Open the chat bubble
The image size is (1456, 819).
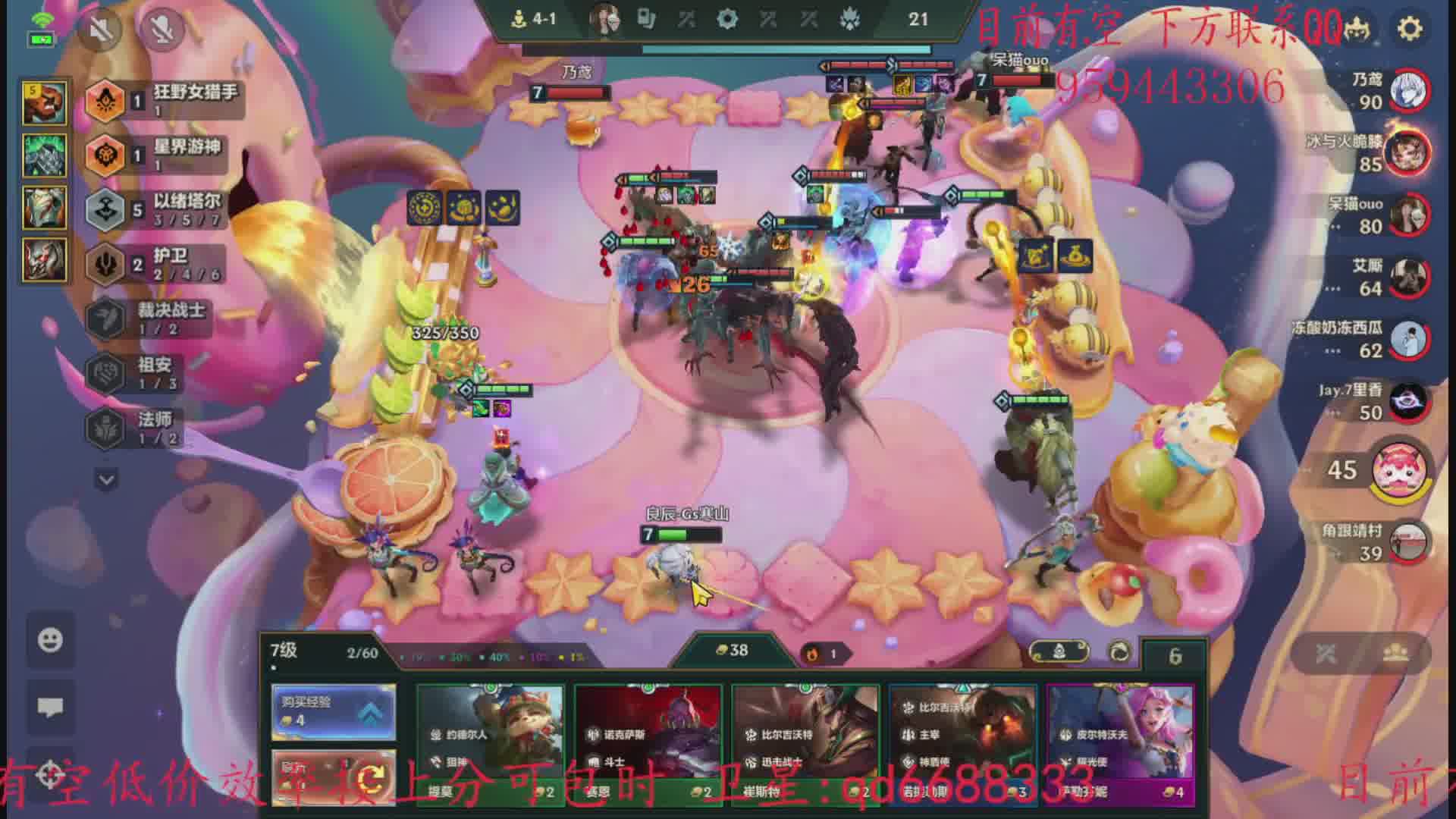tap(50, 707)
